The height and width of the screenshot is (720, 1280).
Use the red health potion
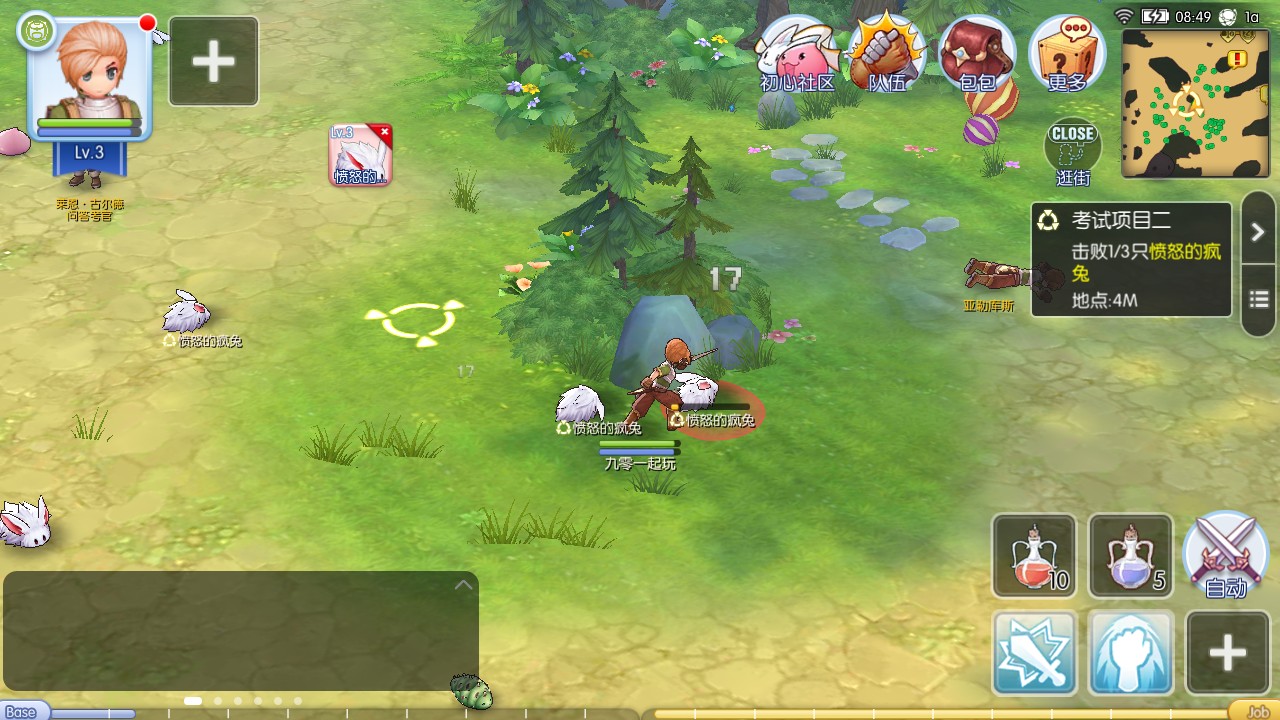pyautogui.click(x=1034, y=556)
